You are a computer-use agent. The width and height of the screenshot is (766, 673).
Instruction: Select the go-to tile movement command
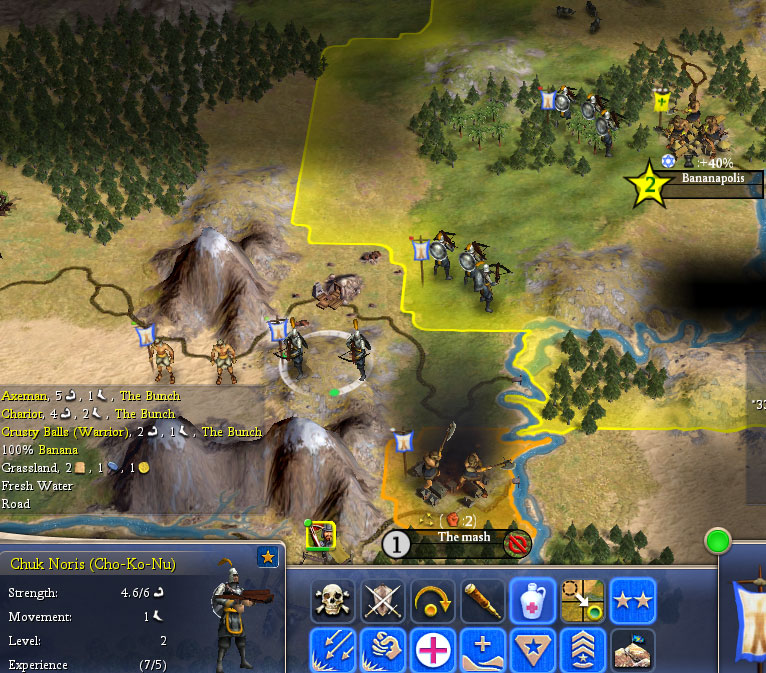583,600
